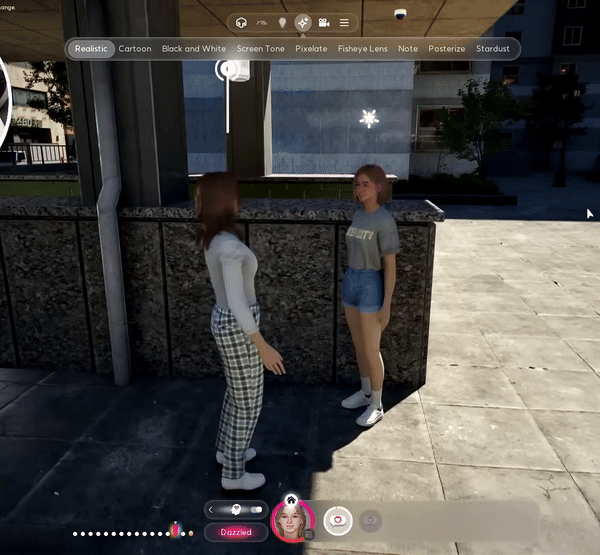
Task: Apply the Stardust filter
Action: tap(493, 49)
